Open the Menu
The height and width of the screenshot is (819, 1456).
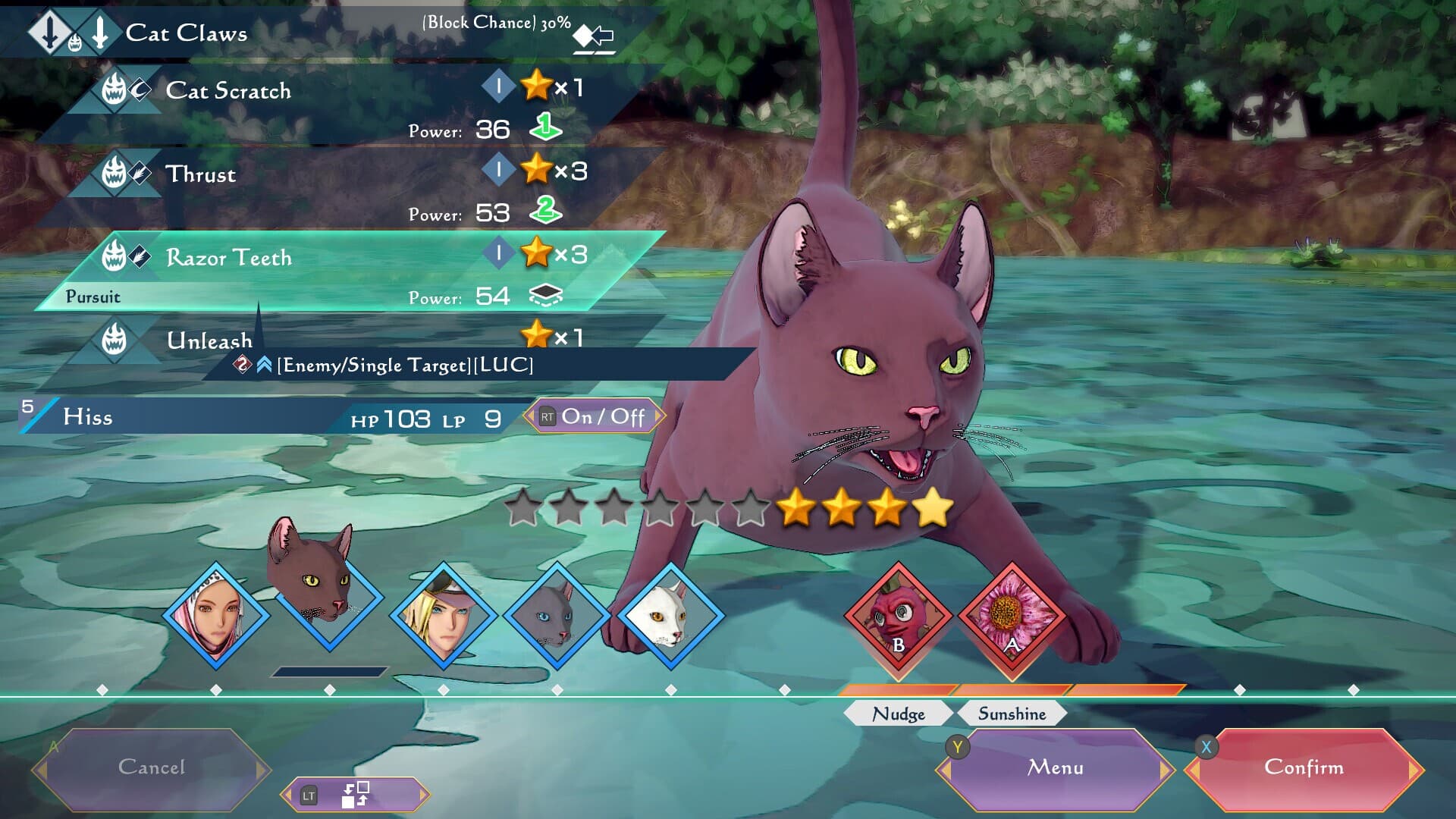[1054, 767]
